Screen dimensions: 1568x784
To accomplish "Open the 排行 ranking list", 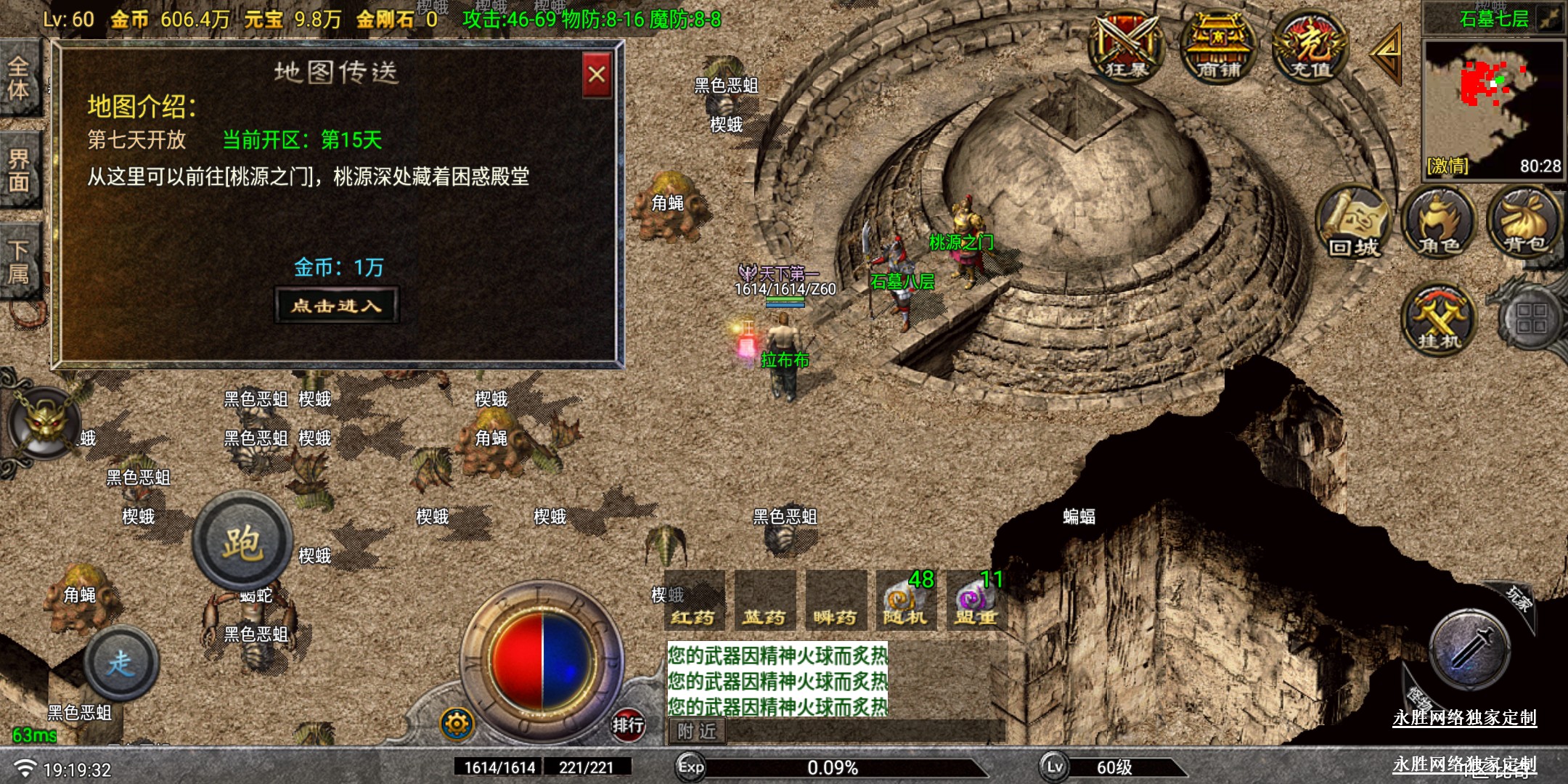I will (x=628, y=724).
